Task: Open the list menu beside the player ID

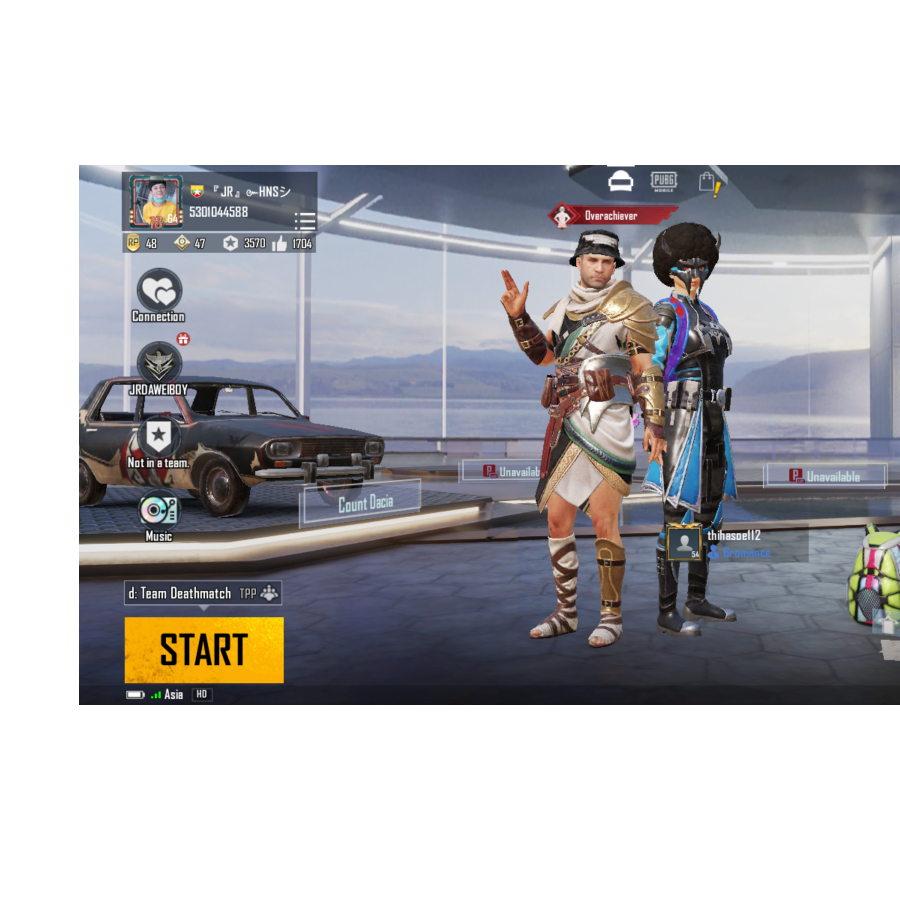Action: tap(305, 221)
